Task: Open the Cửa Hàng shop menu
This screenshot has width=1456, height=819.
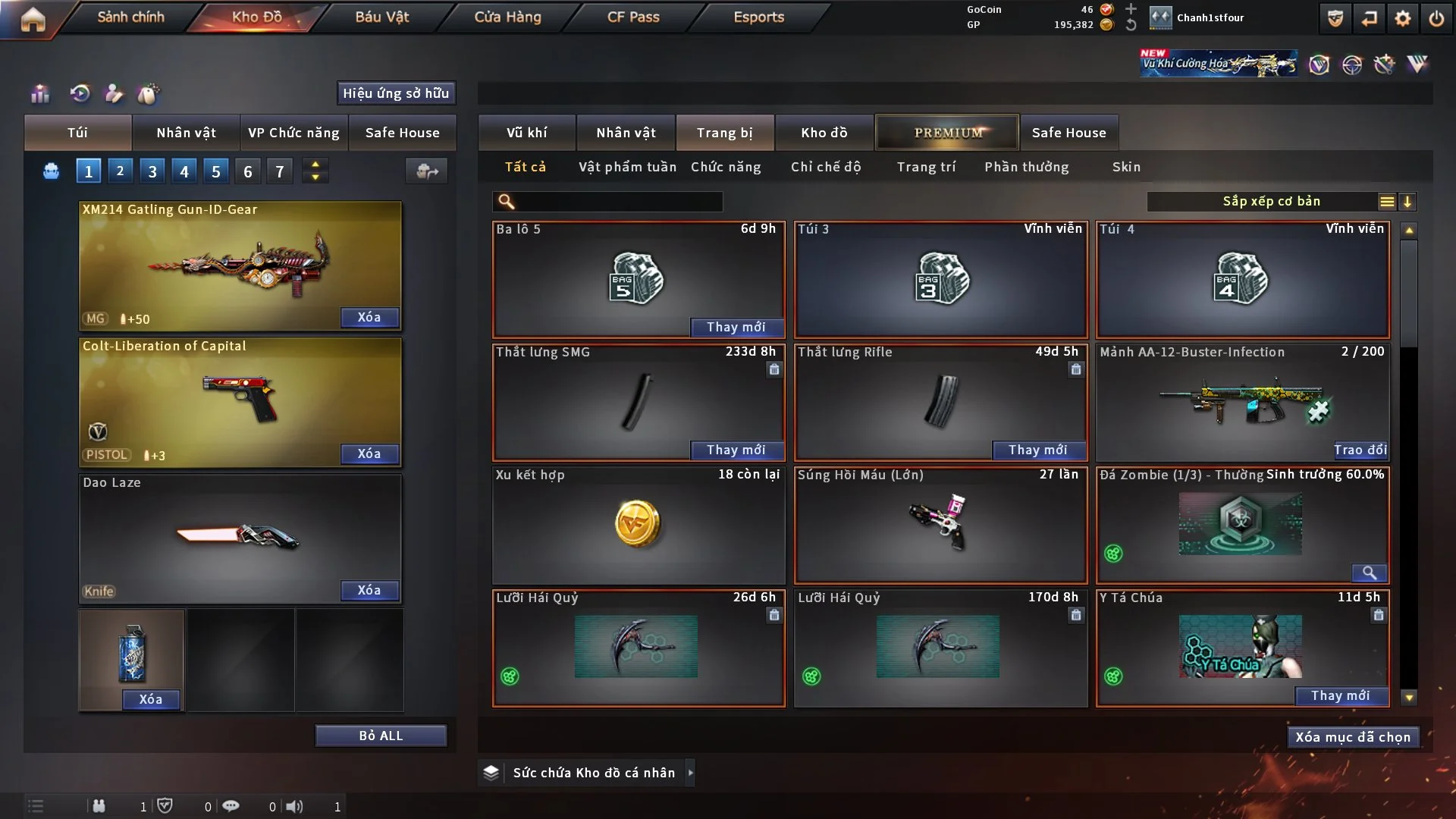Action: tap(507, 17)
